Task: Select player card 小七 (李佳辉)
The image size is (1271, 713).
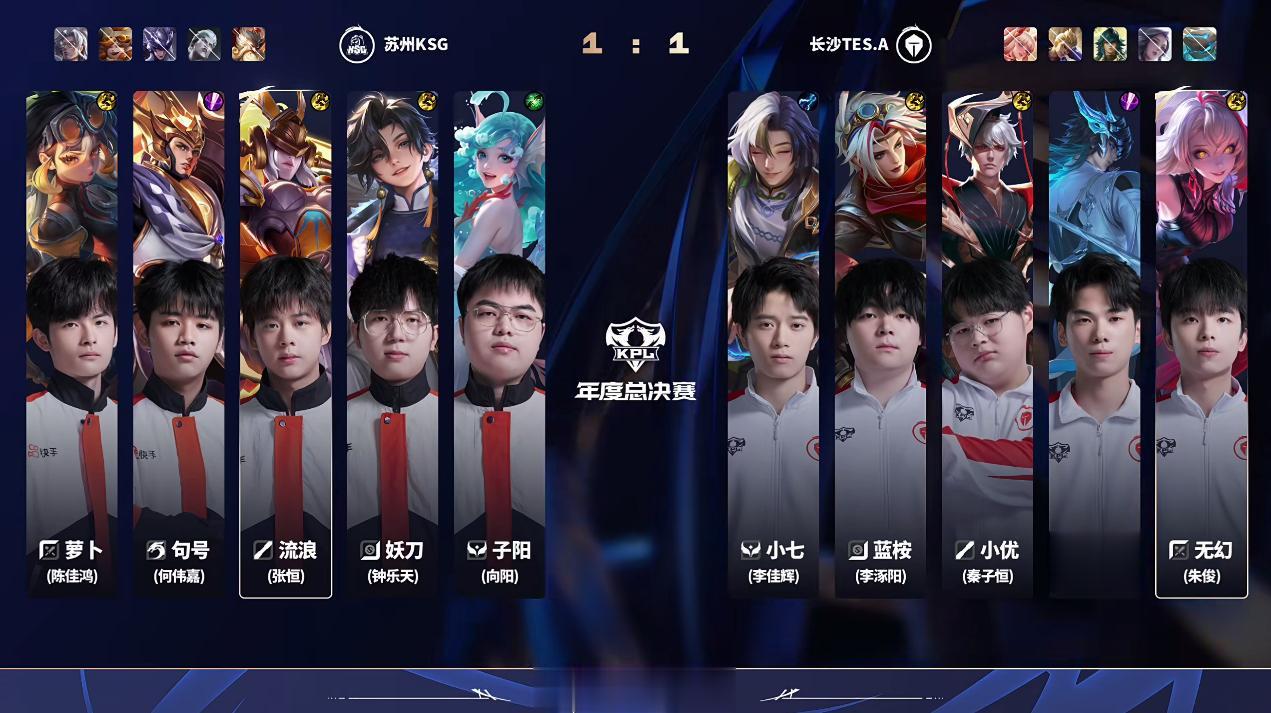Action: (x=773, y=345)
